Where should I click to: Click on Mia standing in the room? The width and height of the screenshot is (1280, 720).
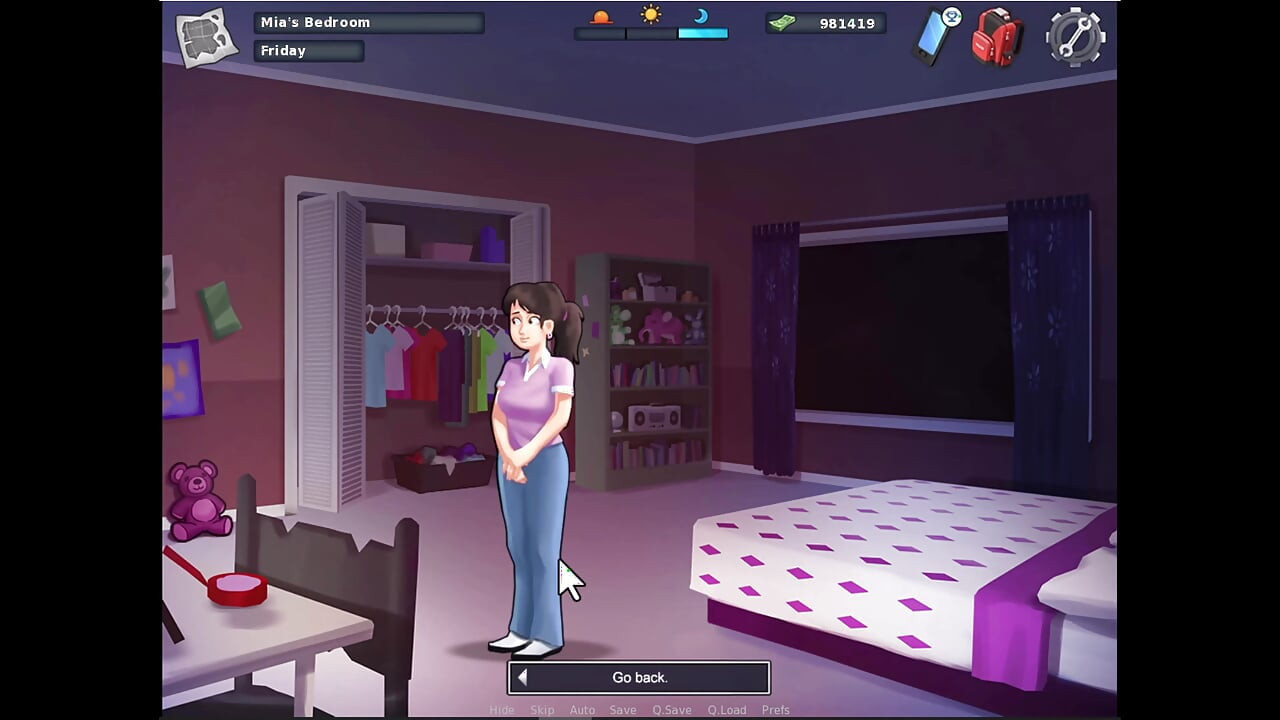point(532,430)
